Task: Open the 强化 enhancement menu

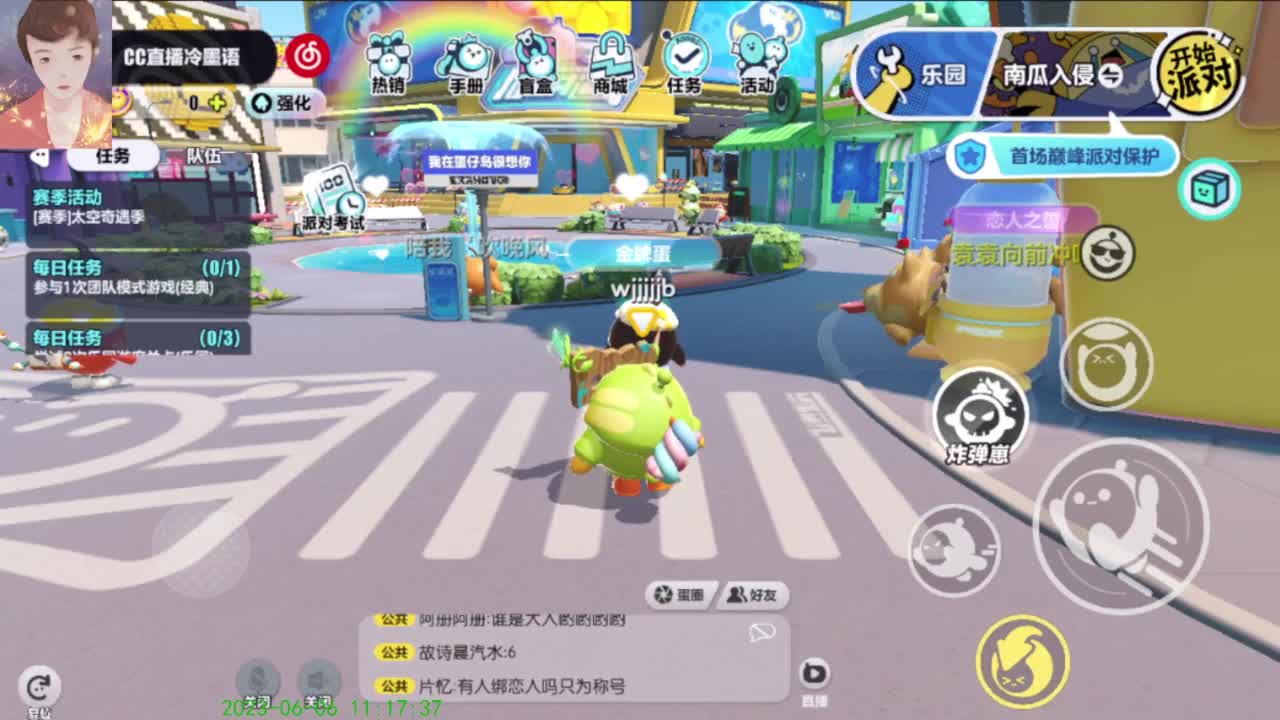Action: (x=283, y=104)
